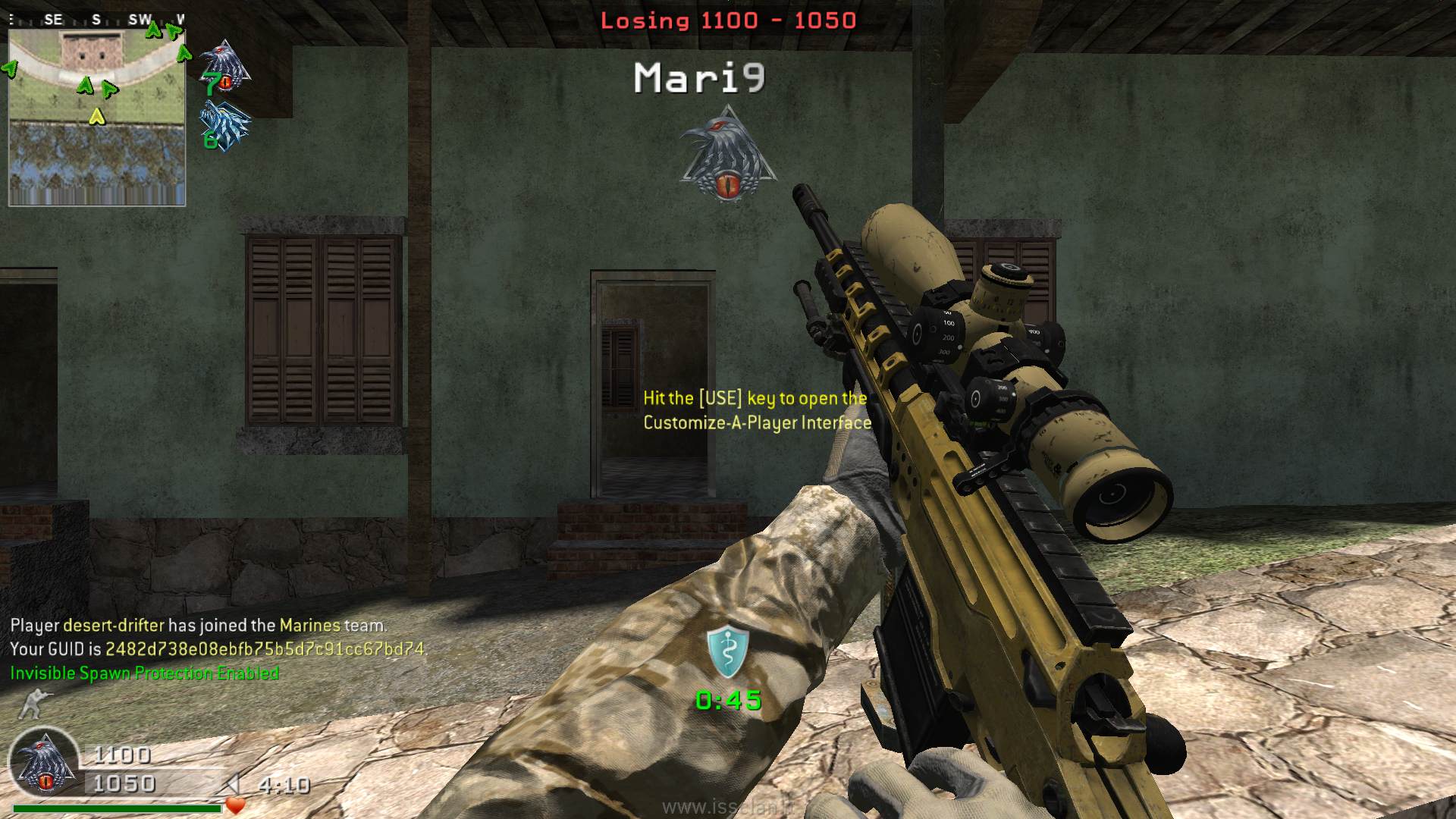1456x819 pixels.
Task: Click the minimap overview
Action: pyautogui.click(x=96, y=118)
